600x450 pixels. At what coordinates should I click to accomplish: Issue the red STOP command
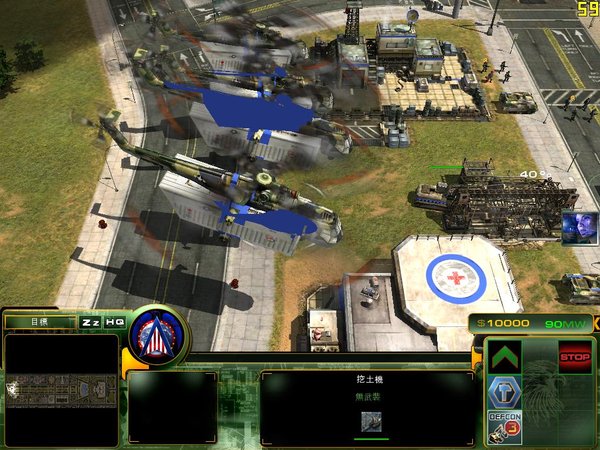[x=574, y=357]
